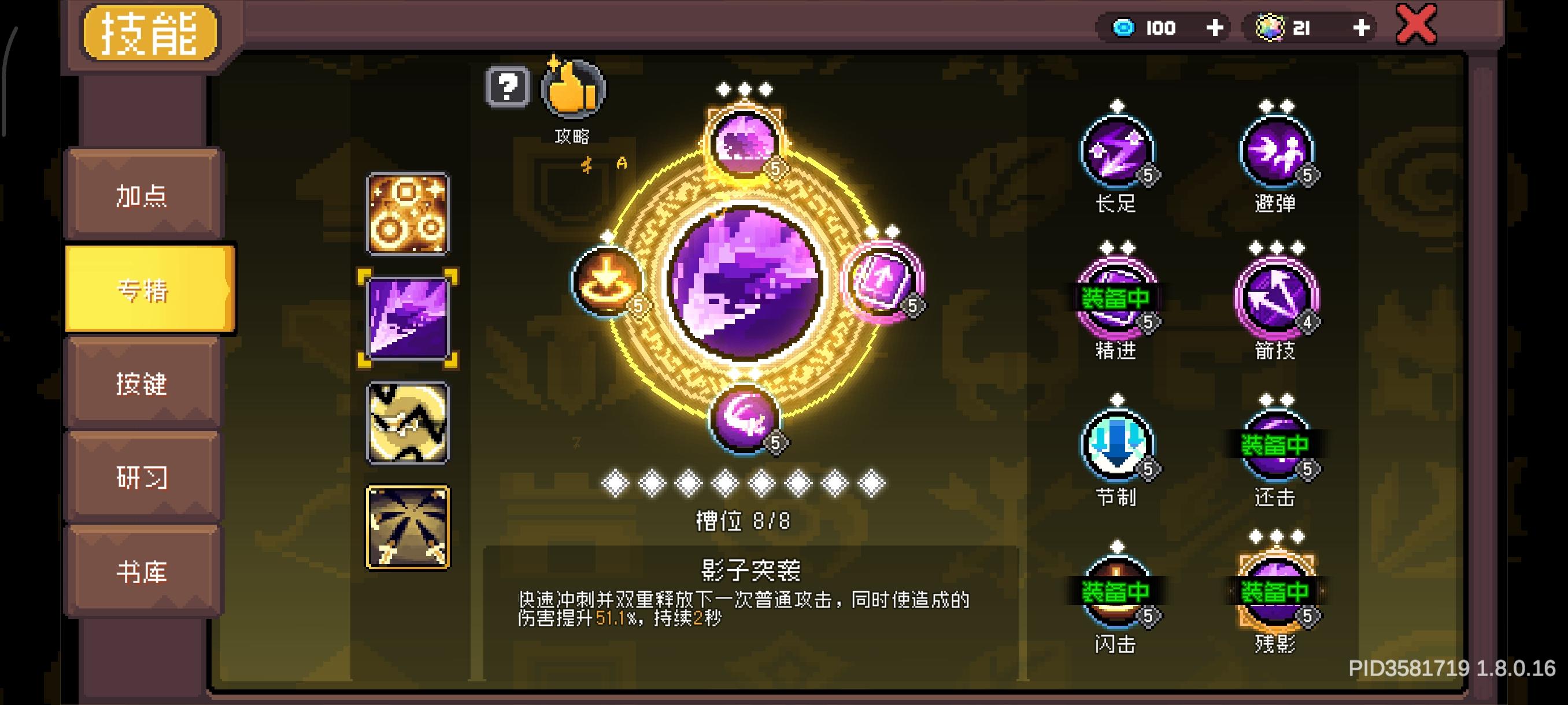Click the plus button beside 100 coins
1568x705 pixels.
click(x=1215, y=27)
